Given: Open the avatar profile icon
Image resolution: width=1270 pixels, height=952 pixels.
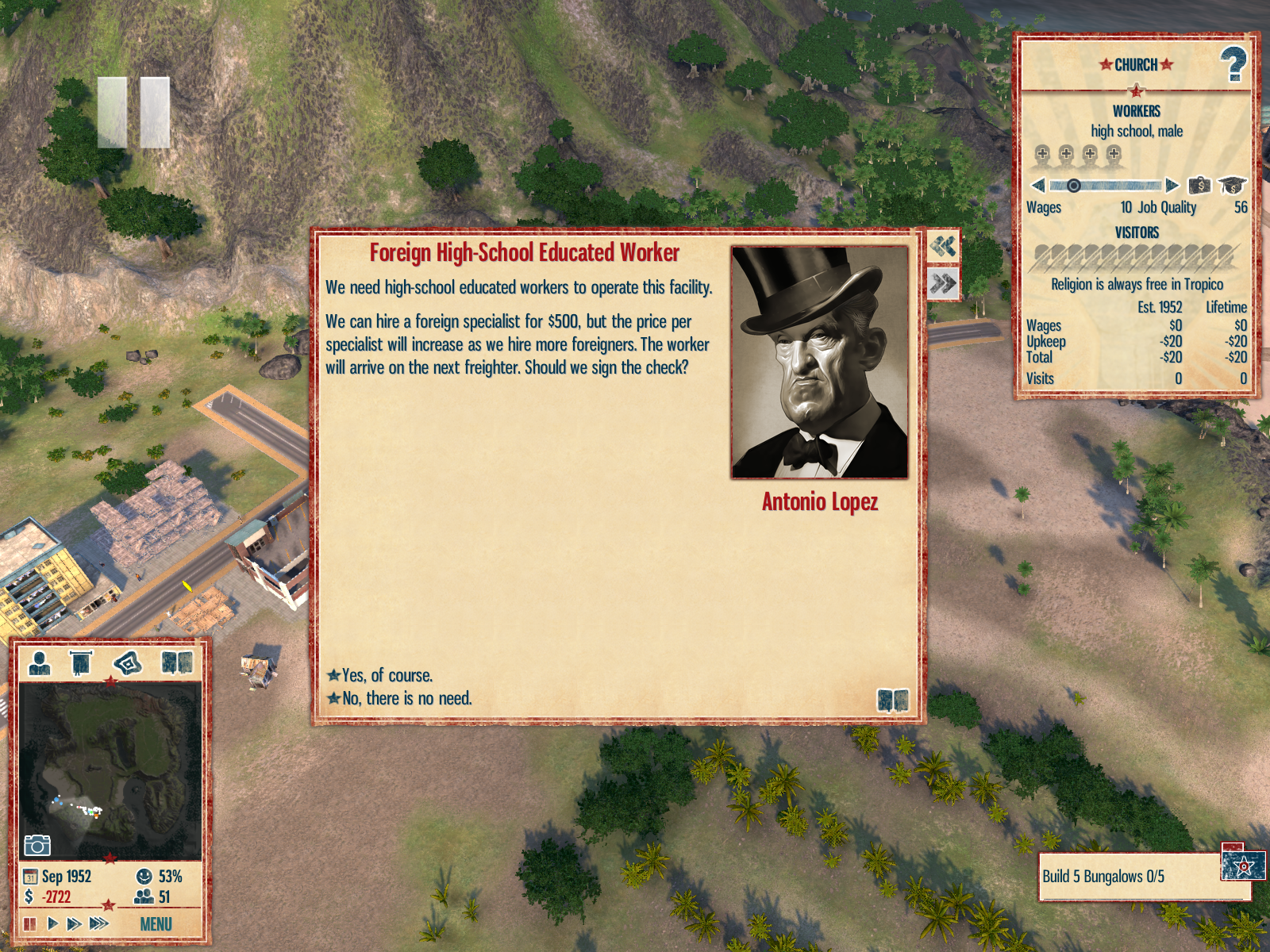Looking at the screenshot, I should pyautogui.click(x=39, y=662).
